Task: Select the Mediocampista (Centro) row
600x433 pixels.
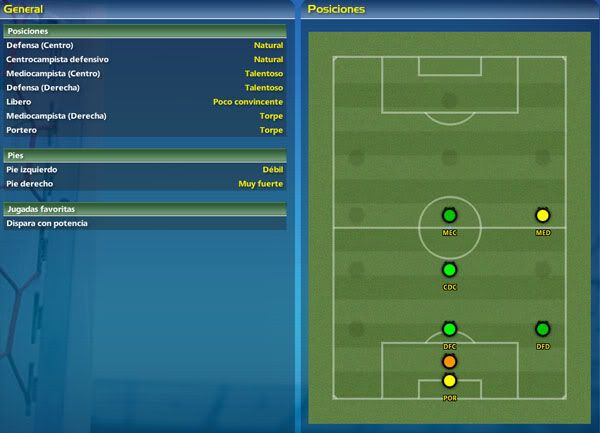Action: tap(144, 73)
